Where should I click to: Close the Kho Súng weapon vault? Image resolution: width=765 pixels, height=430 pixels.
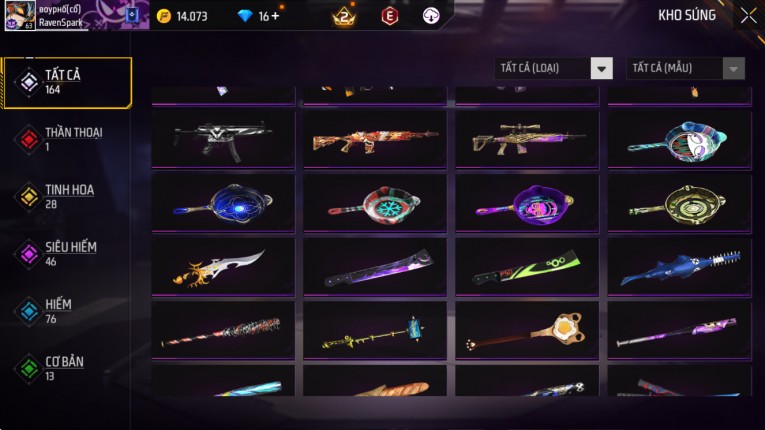(x=748, y=15)
